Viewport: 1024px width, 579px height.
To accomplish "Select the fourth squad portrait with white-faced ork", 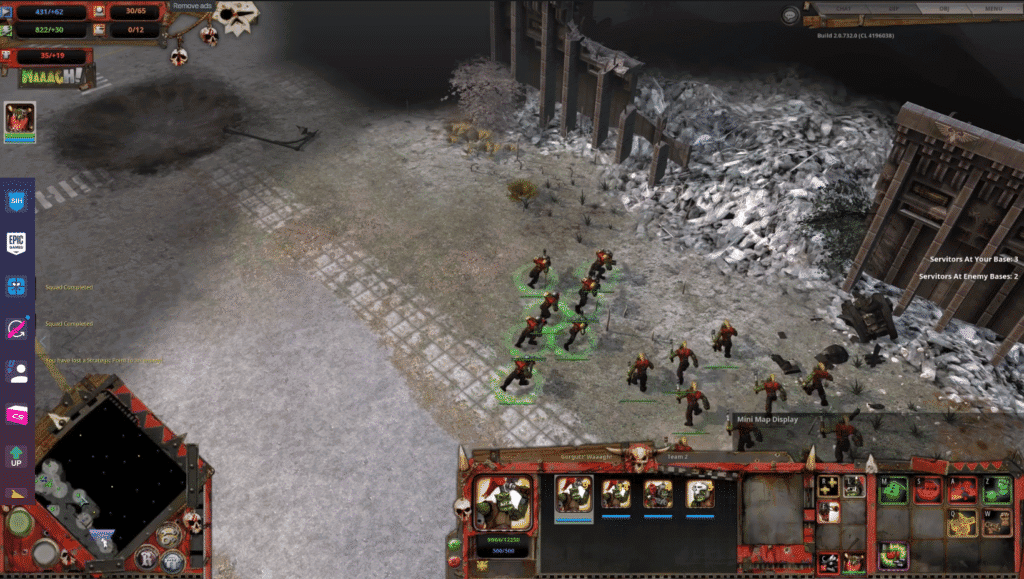I will (x=700, y=493).
